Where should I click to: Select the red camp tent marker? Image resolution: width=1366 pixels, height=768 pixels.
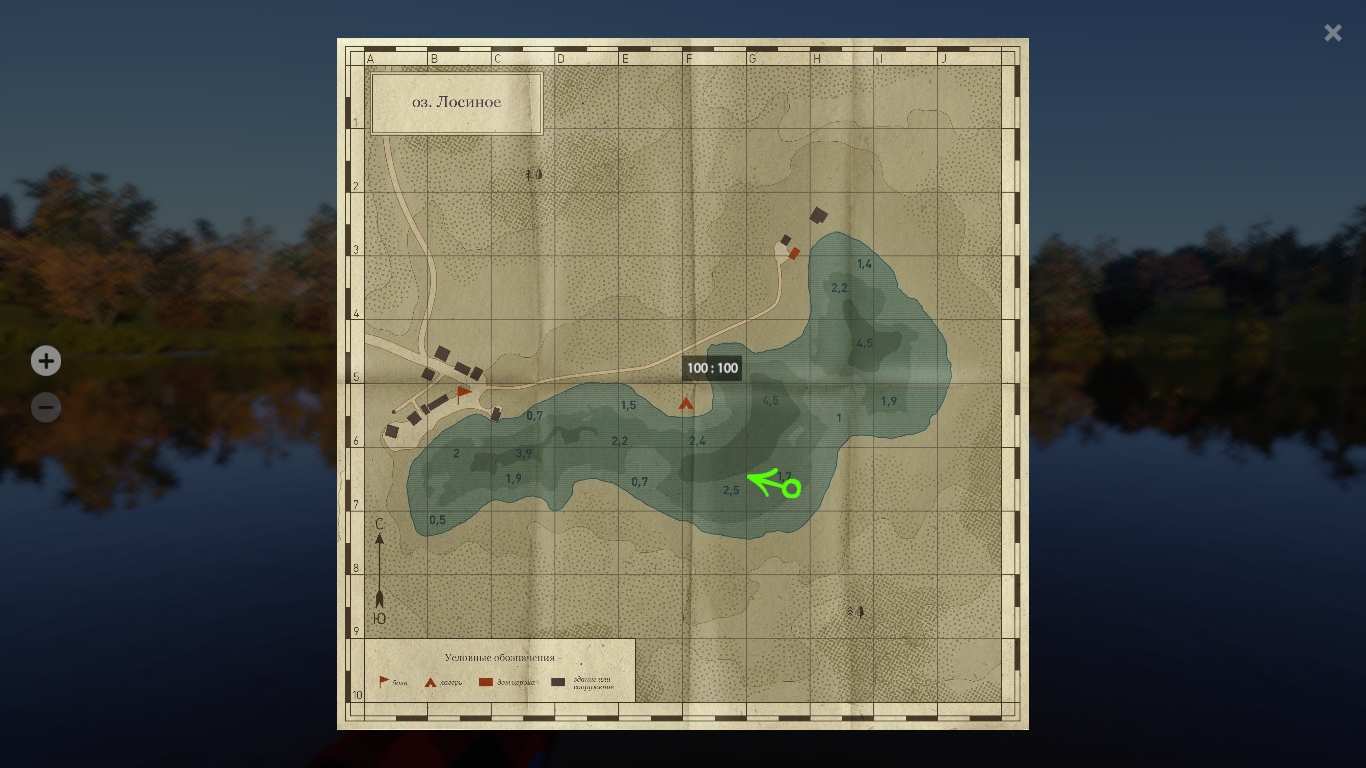686,404
